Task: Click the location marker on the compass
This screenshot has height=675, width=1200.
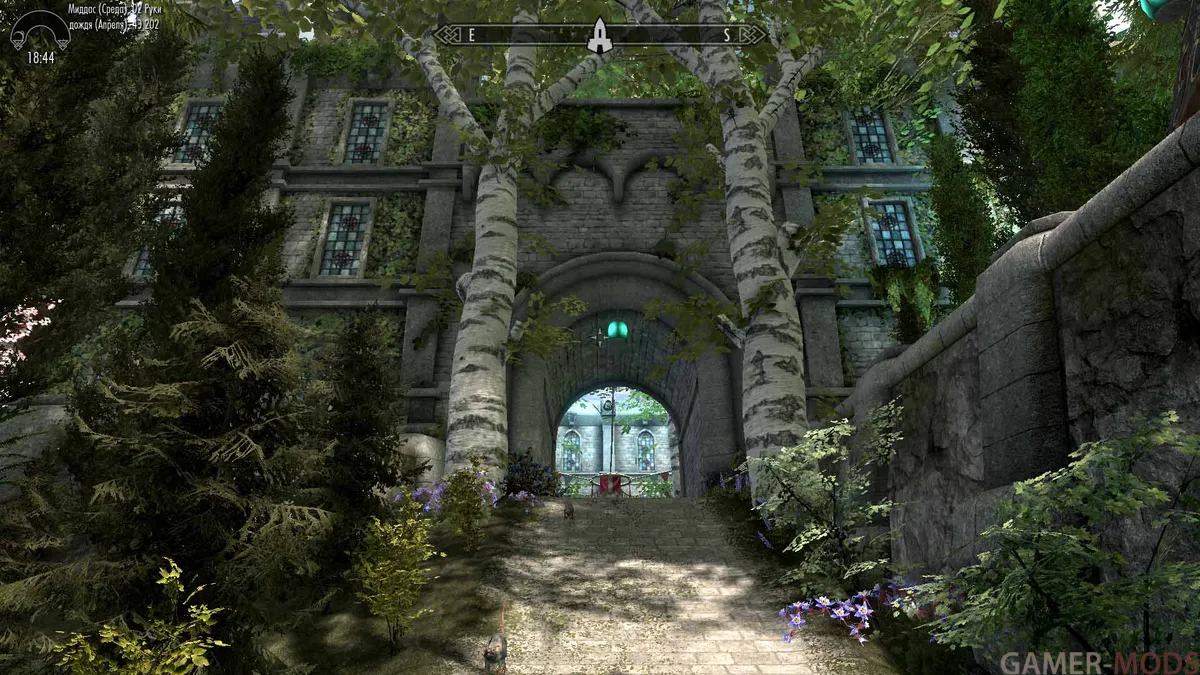Action: [x=599, y=36]
